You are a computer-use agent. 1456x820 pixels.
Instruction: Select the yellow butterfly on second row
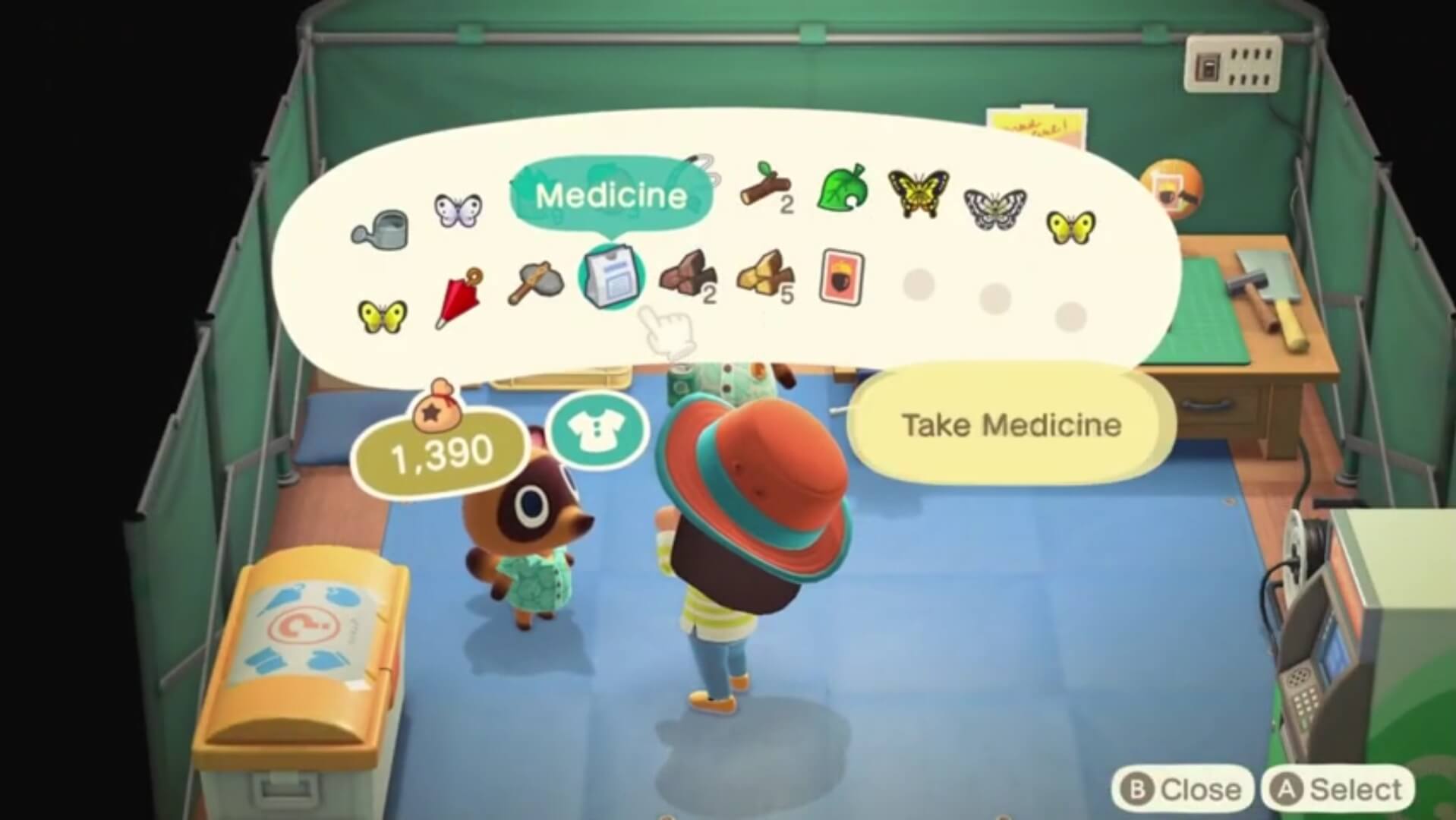pyautogui.click(x=383, y=315)
